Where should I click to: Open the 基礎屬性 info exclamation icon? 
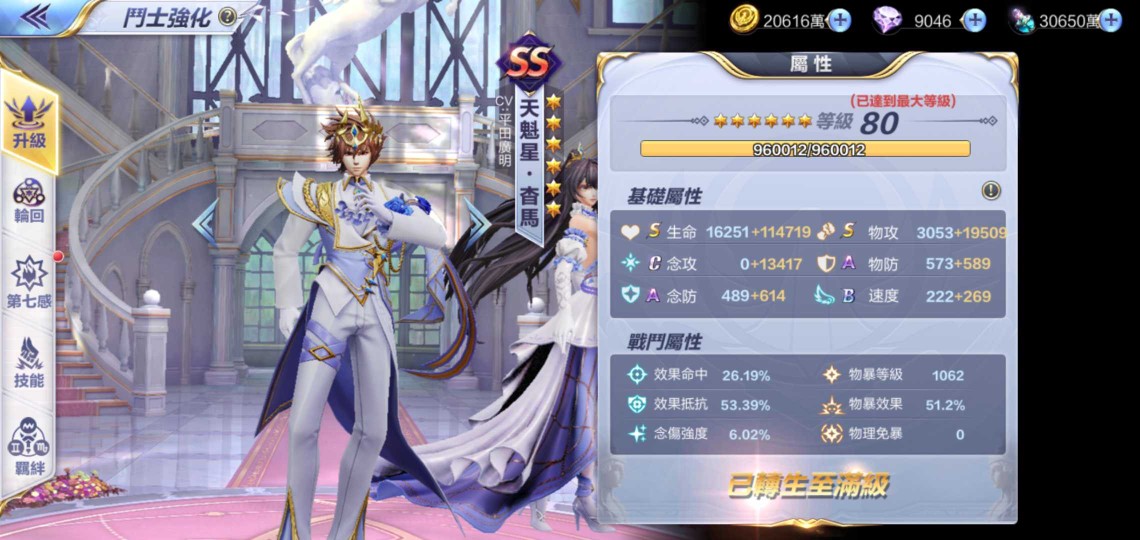click(991, 190)
